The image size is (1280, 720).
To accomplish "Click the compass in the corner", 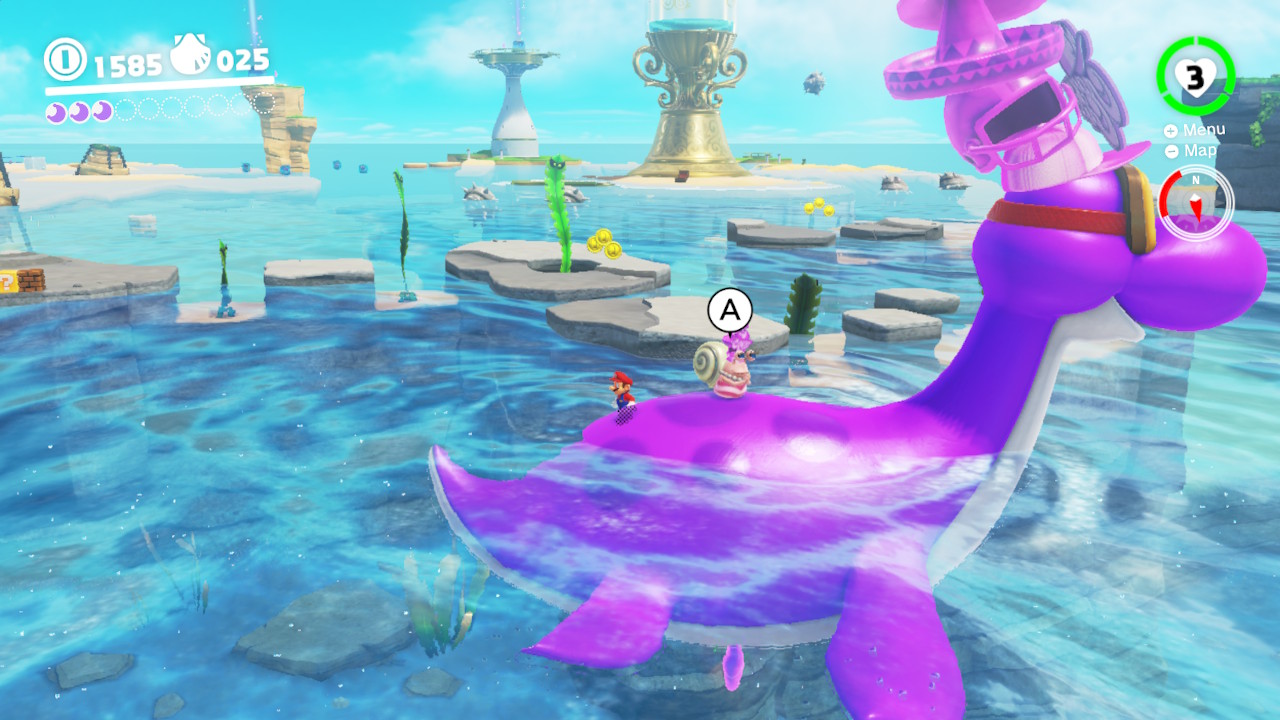I will [x=1196, y=203].
